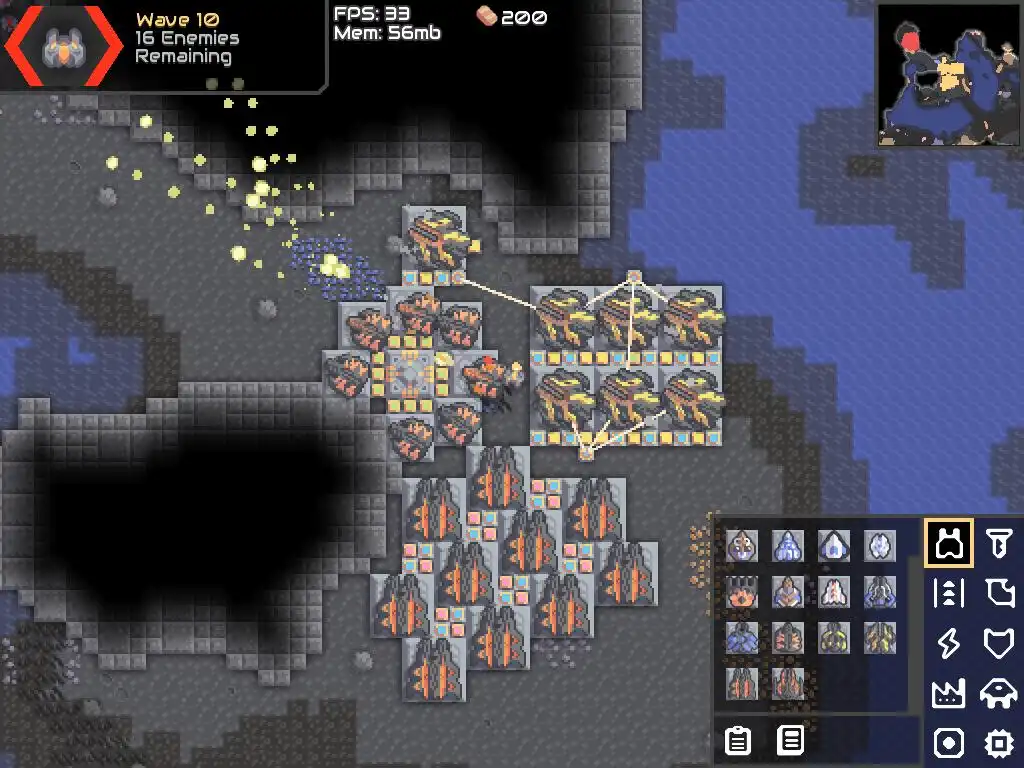Switch to the processor chip logic category
The height and width of the screenshot is (768, 1024).
pos(997,743)
